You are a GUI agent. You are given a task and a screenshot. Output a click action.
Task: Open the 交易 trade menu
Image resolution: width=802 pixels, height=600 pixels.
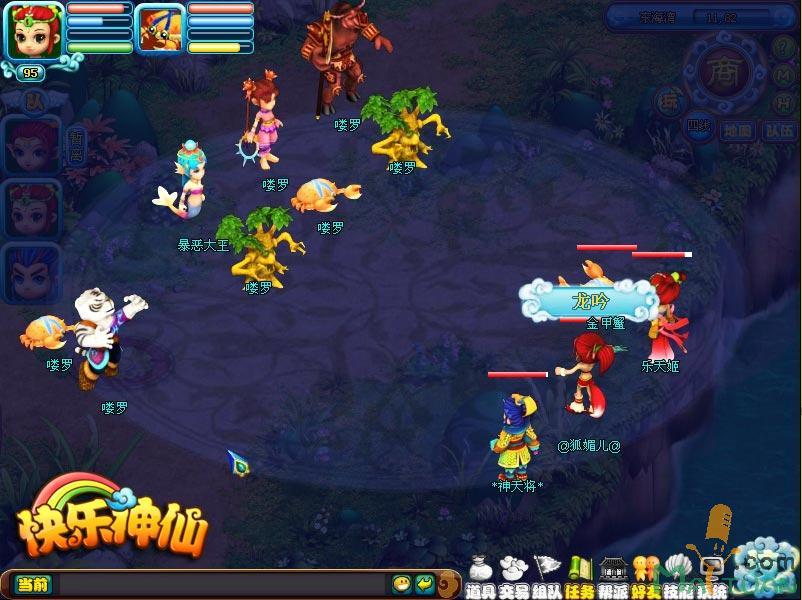coord(513,575)
